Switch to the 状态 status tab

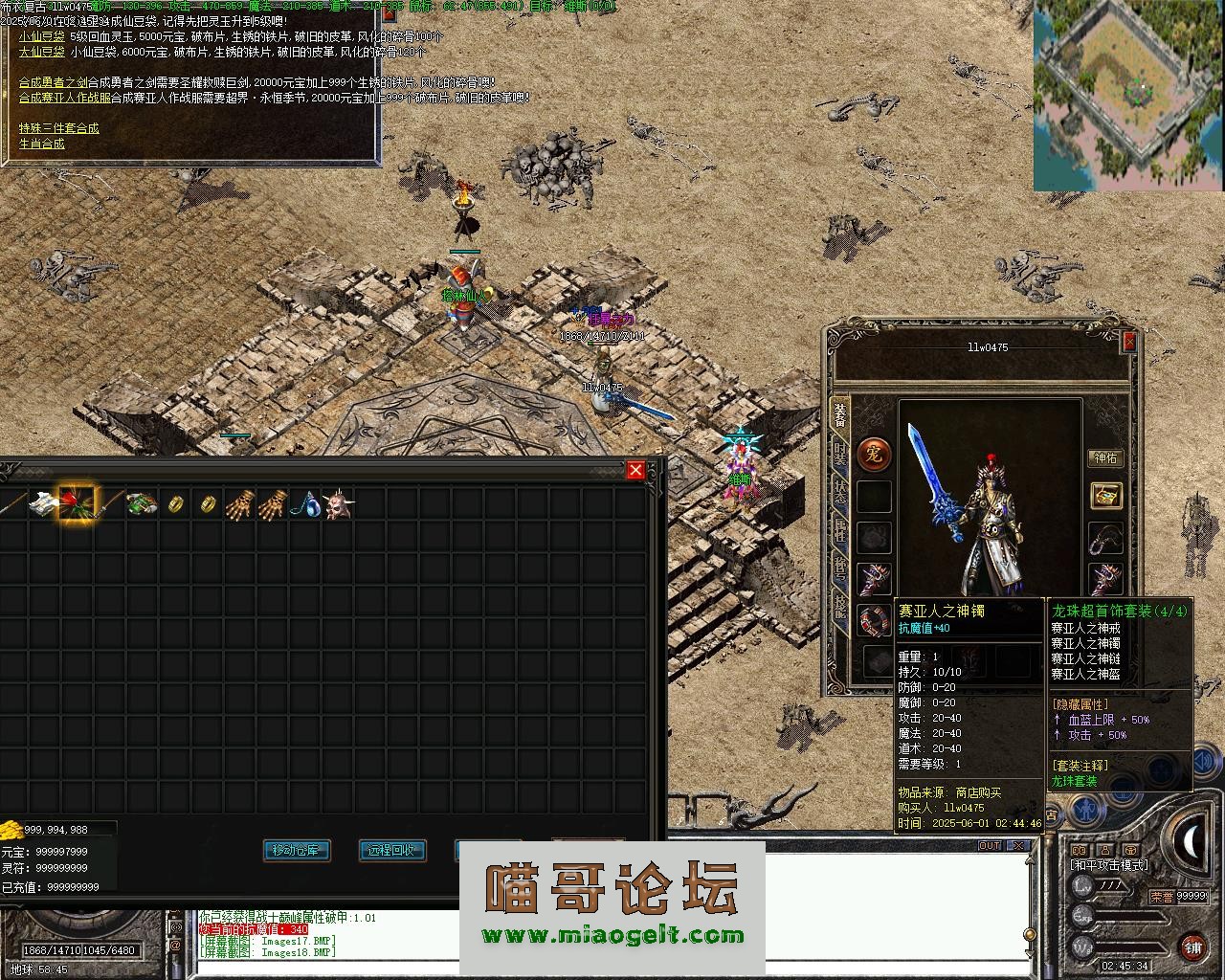(839, 491)
